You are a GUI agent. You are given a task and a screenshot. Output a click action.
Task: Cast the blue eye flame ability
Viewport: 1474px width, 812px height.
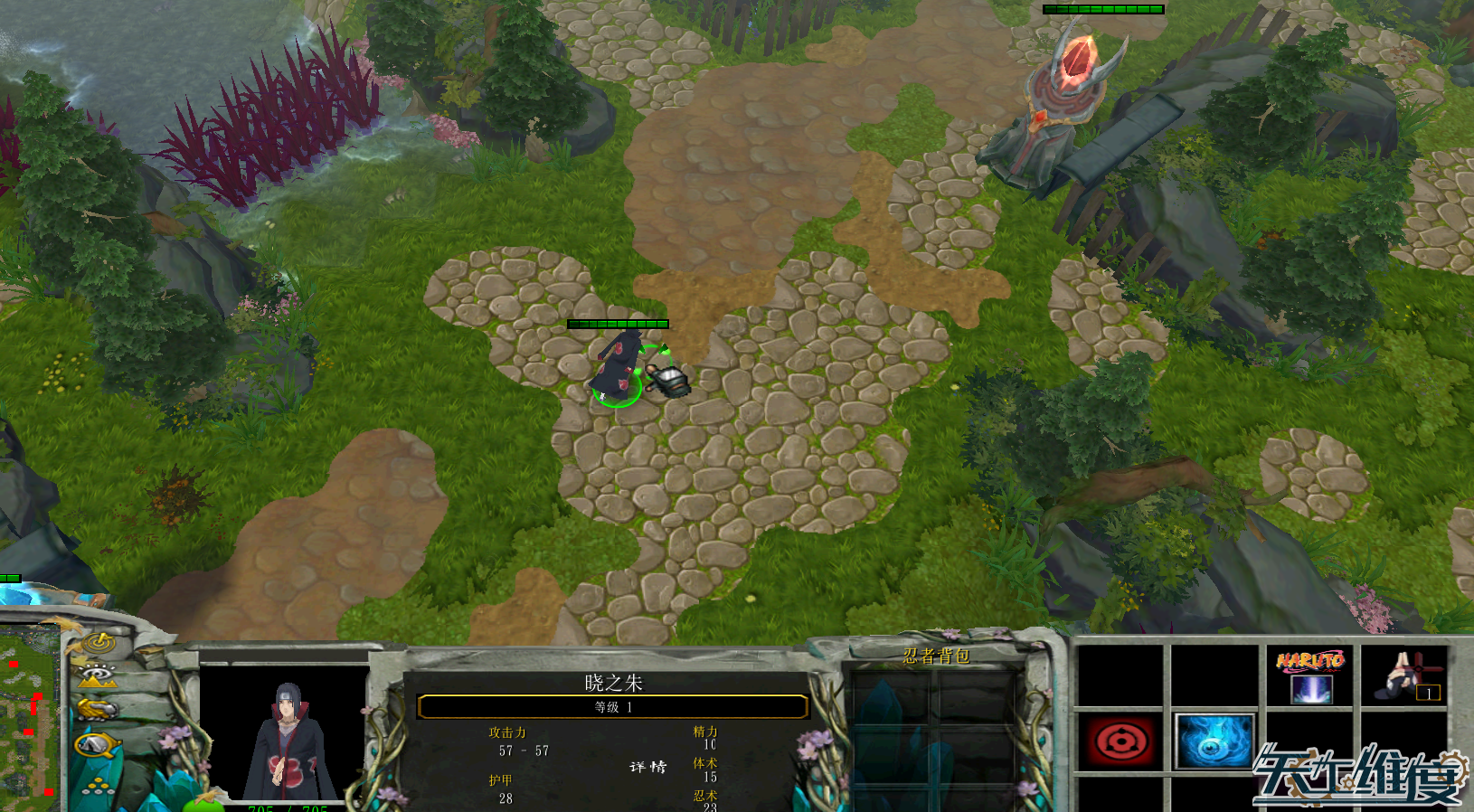1214,741
